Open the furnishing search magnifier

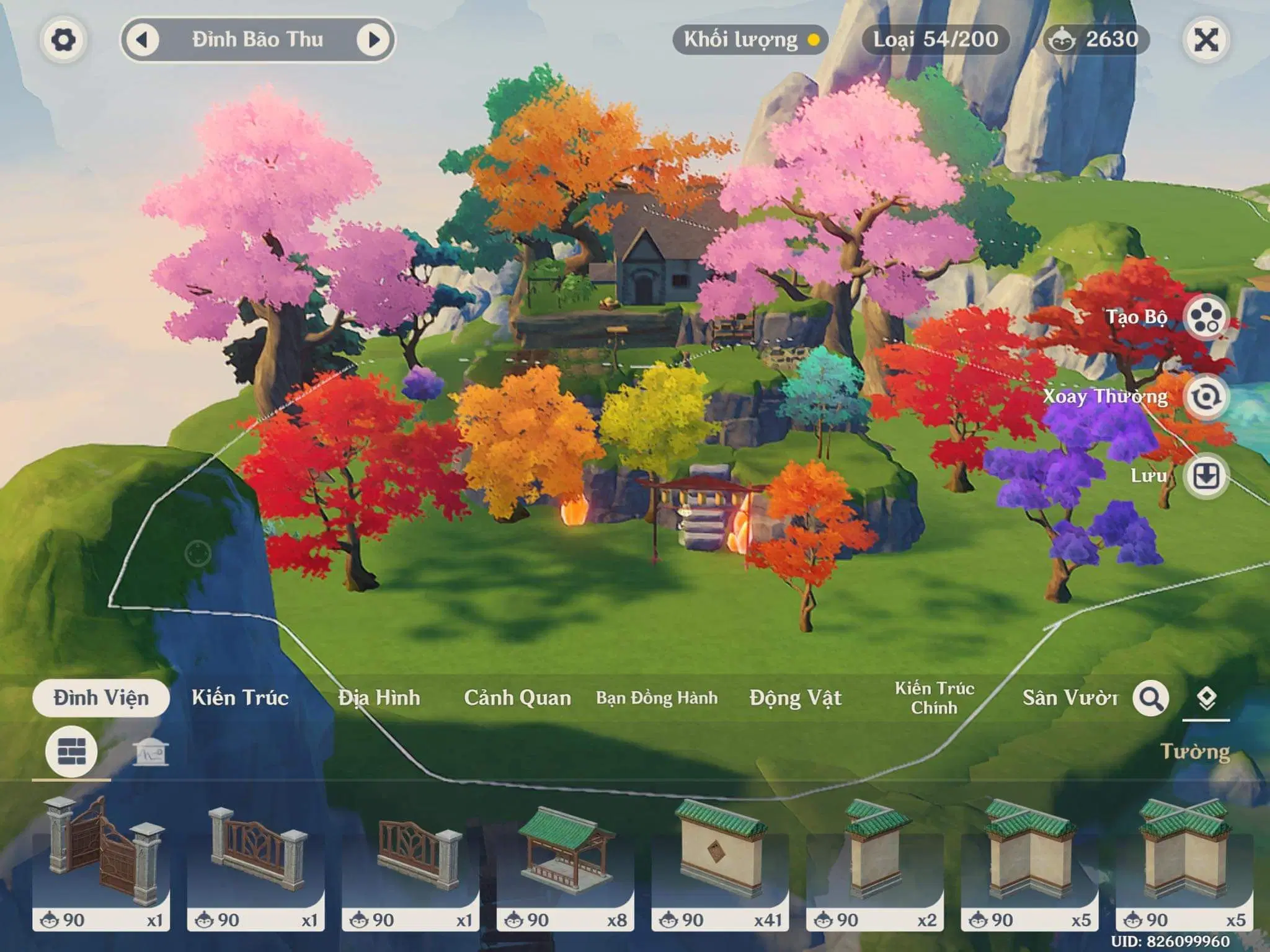(1151, 699)
